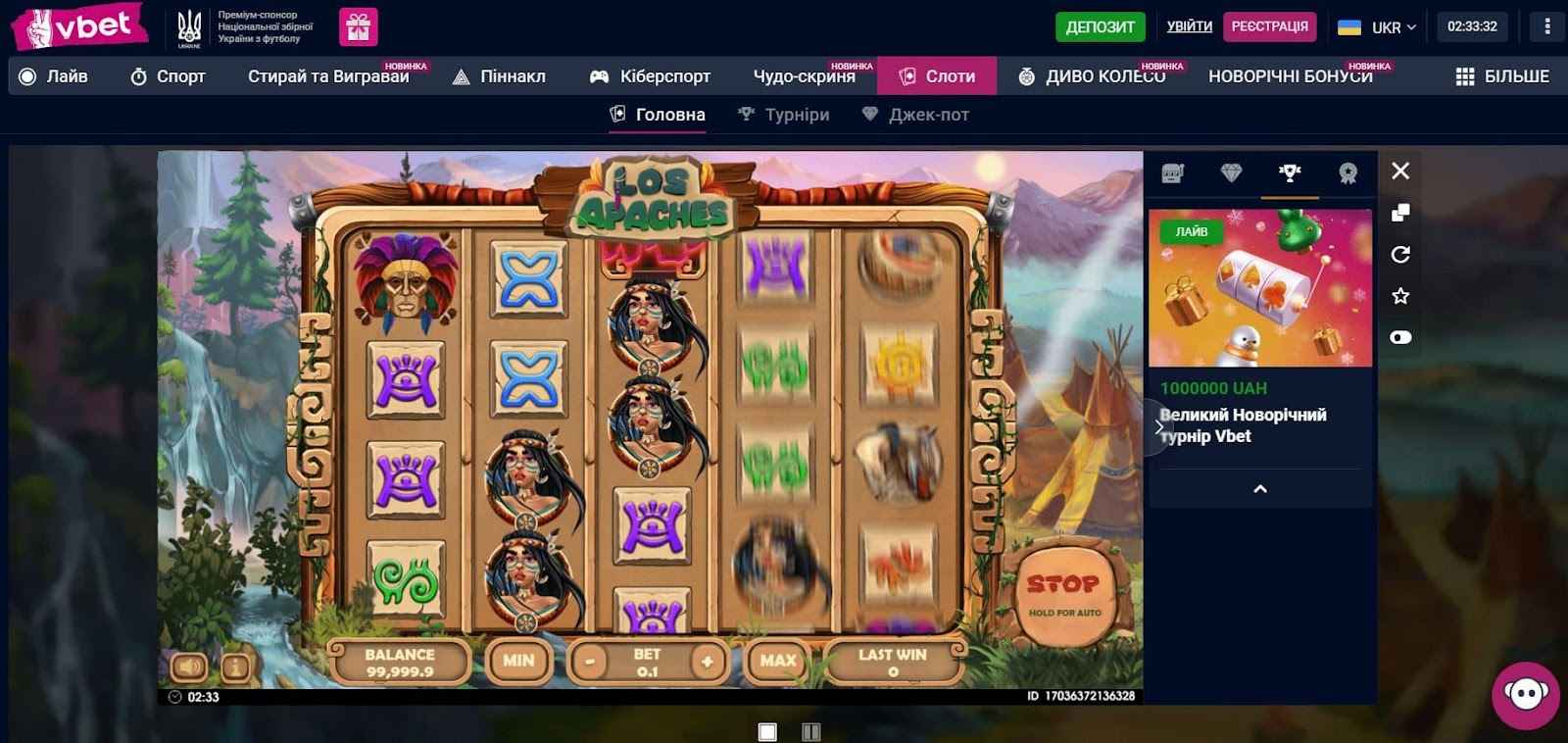1568x743 pixels.
Task: Open the Кіберспорт menu item
Action: point(650,74)
